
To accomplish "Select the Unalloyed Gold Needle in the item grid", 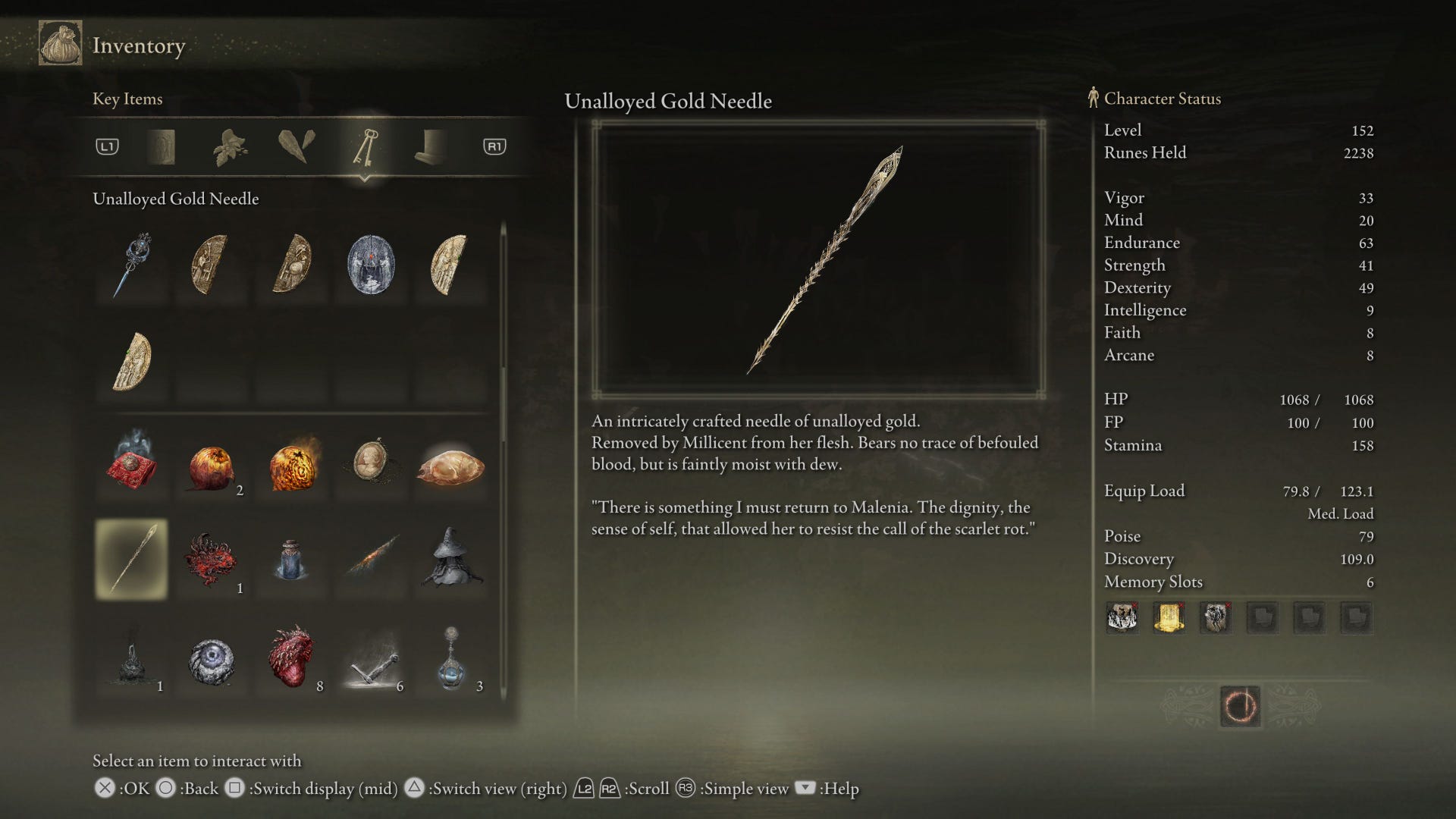I will point(130,559).
